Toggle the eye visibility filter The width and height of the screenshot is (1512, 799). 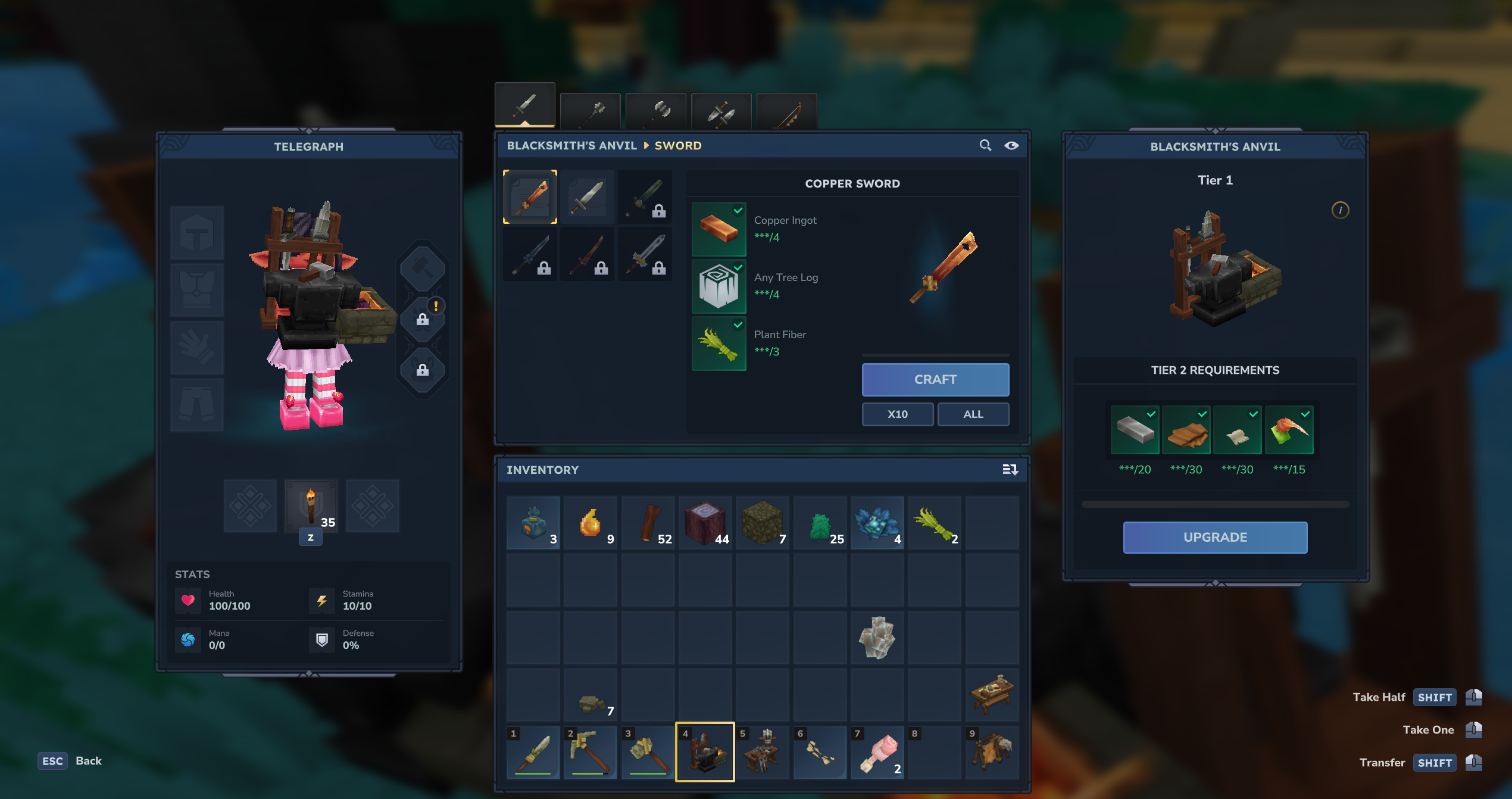(1011, 145)
